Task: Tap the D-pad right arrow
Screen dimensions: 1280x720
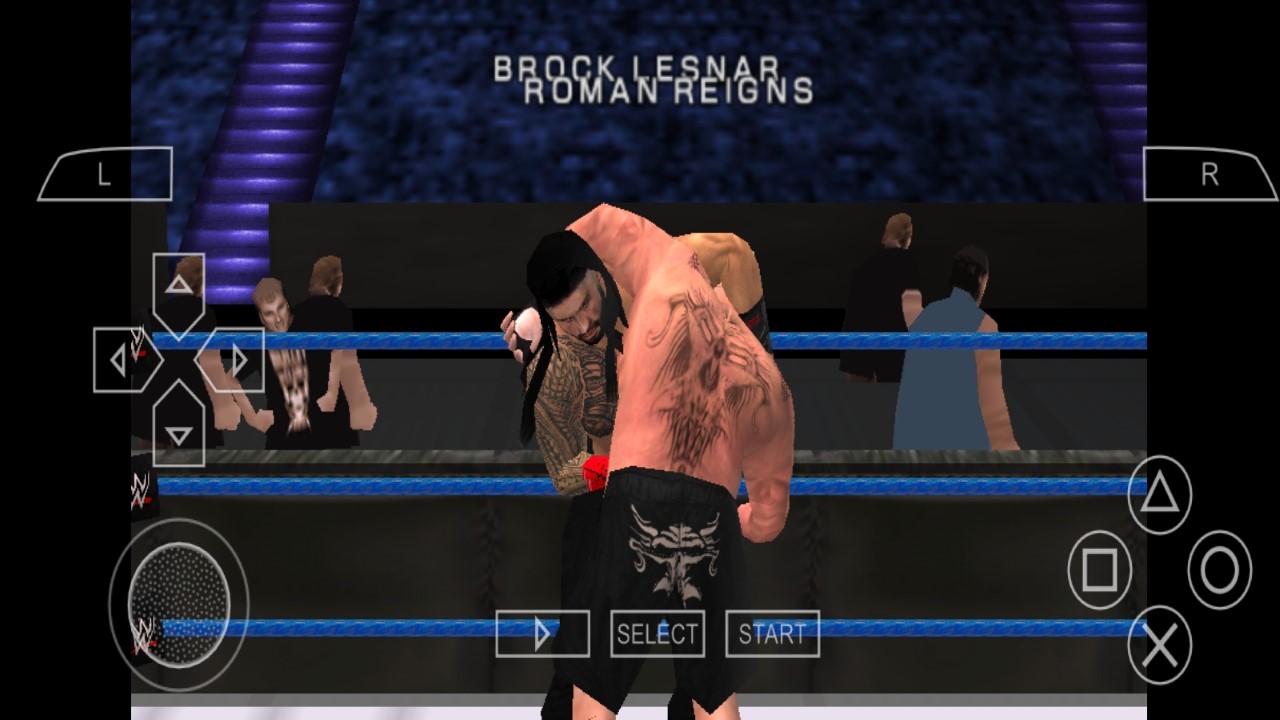Action: point(235,360)
